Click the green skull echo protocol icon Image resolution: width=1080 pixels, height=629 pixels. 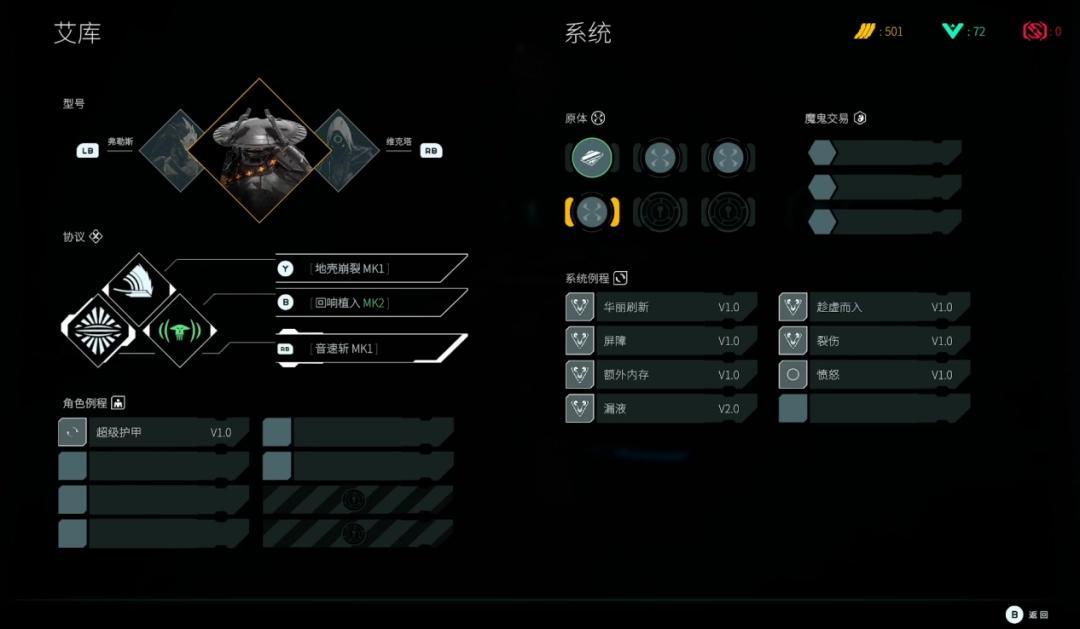pos(181,330)
